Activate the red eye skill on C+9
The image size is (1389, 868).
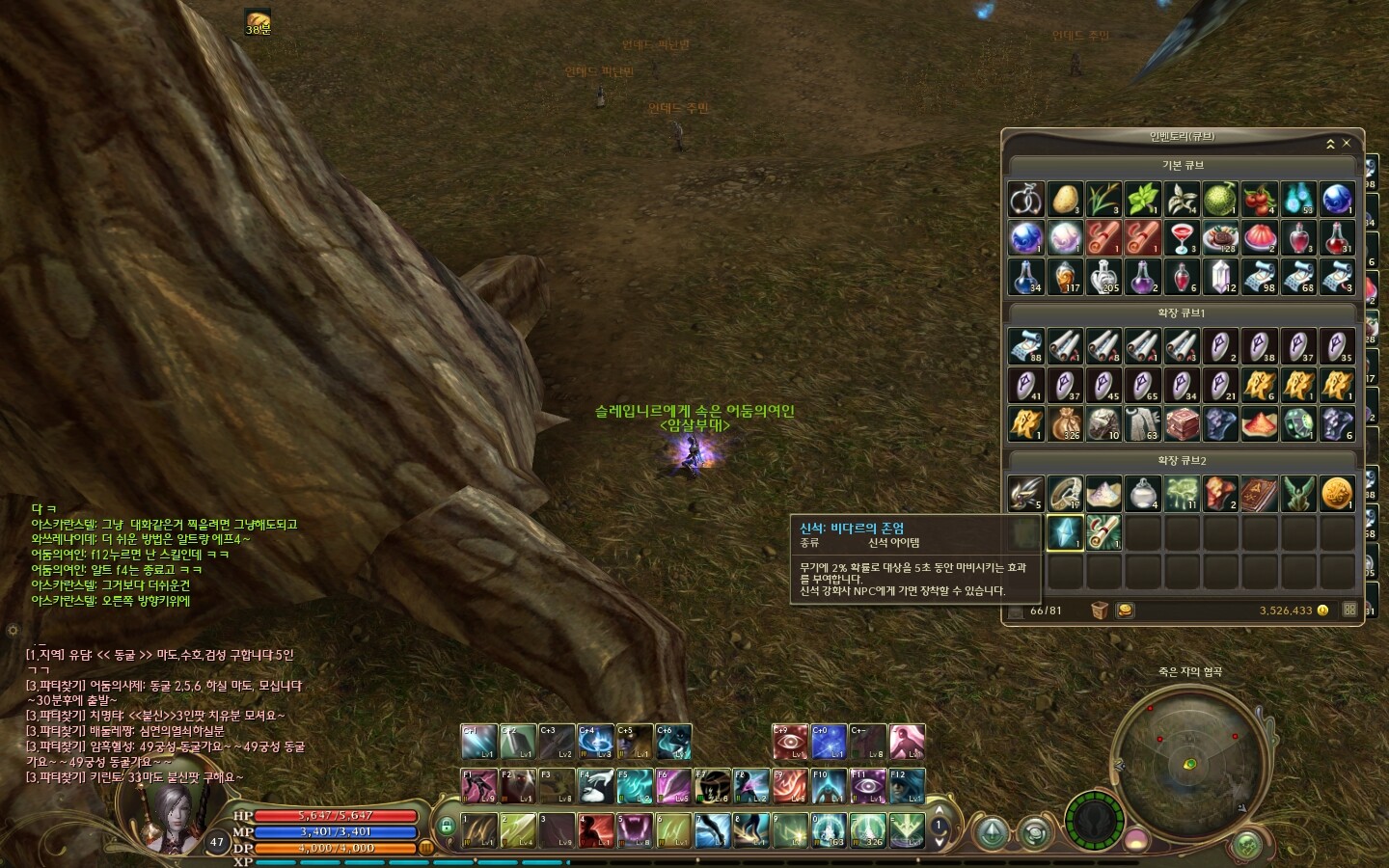point(790,742)
